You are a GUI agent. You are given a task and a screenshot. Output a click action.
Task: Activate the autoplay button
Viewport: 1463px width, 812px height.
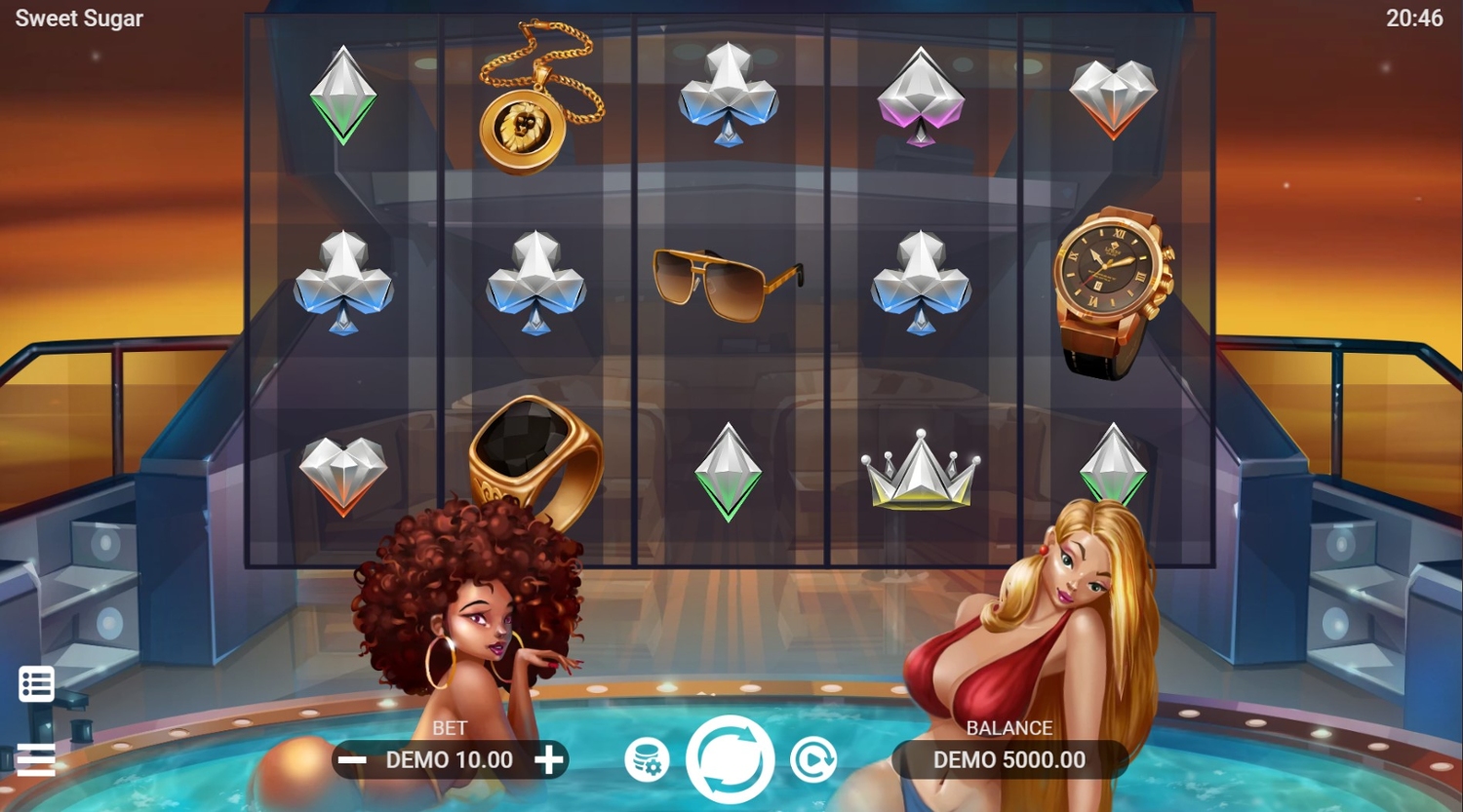813,760
